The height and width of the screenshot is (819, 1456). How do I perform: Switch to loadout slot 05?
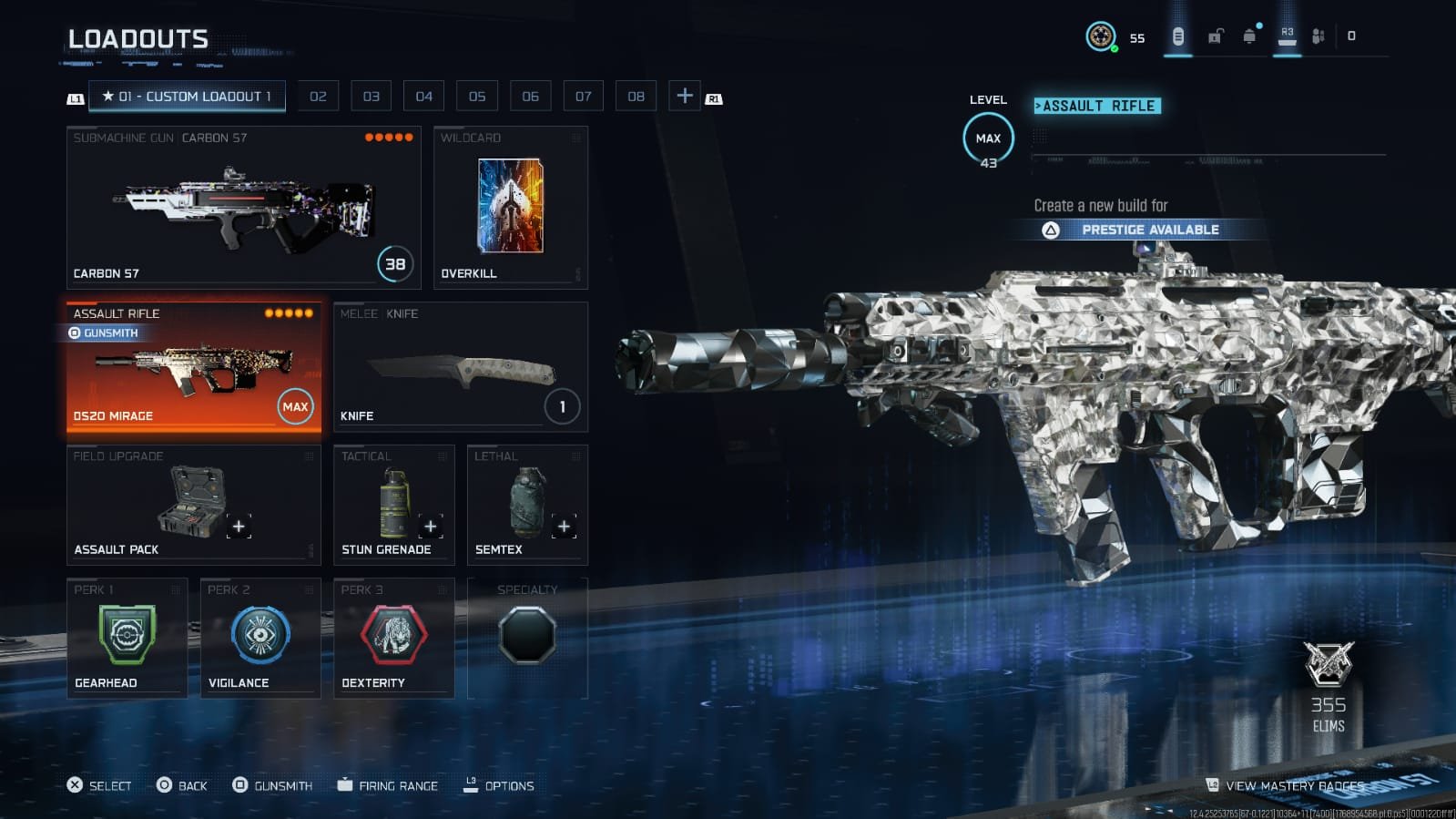tap(477, 97)
